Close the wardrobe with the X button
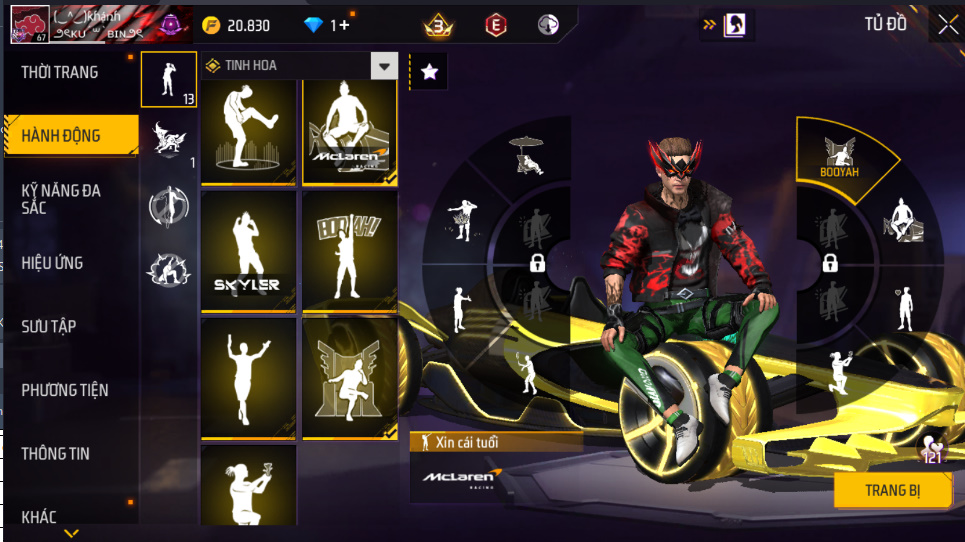The width and height of the screenshot is (965, 542). (947, 25)
